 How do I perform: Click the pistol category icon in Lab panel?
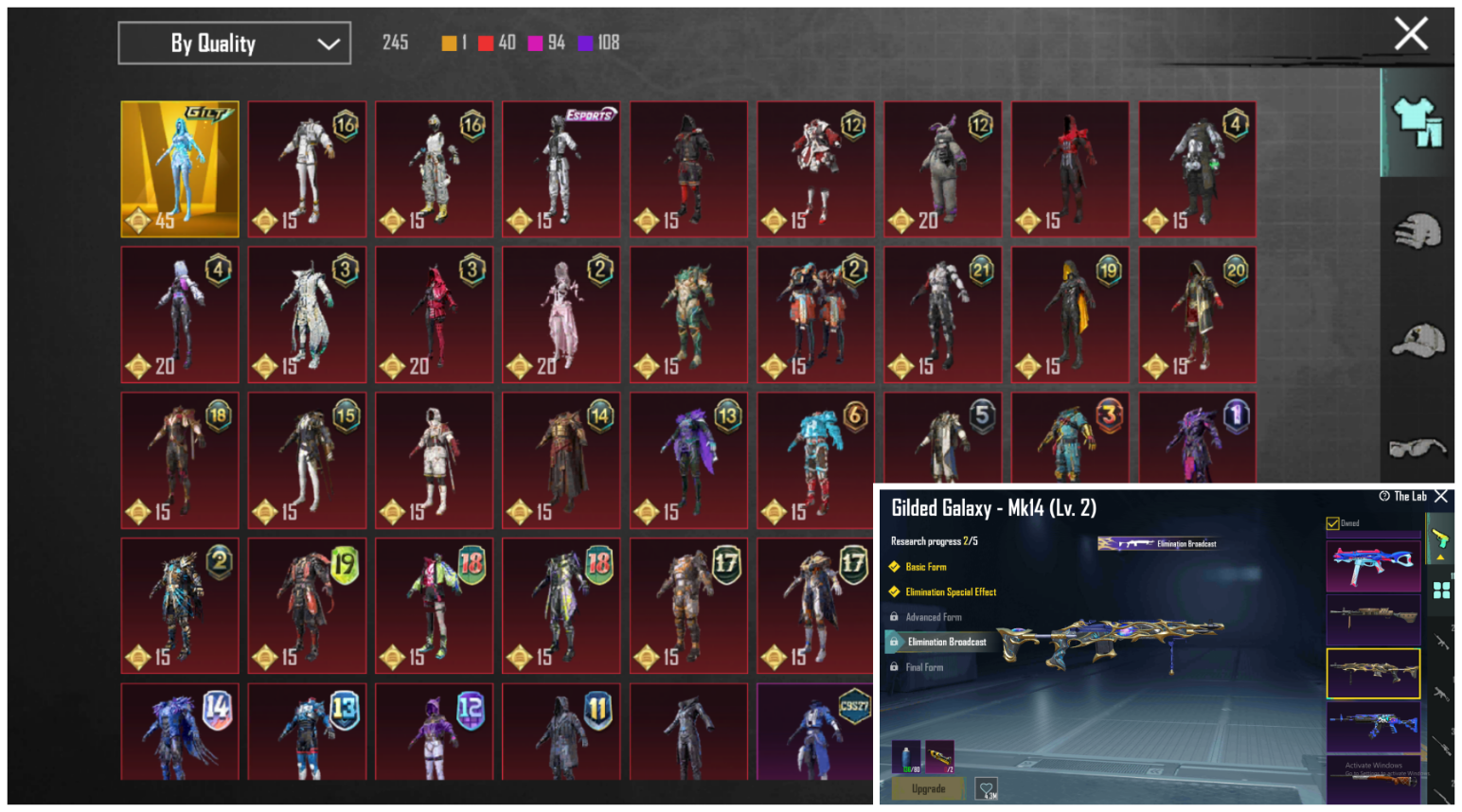[1441, 537]
